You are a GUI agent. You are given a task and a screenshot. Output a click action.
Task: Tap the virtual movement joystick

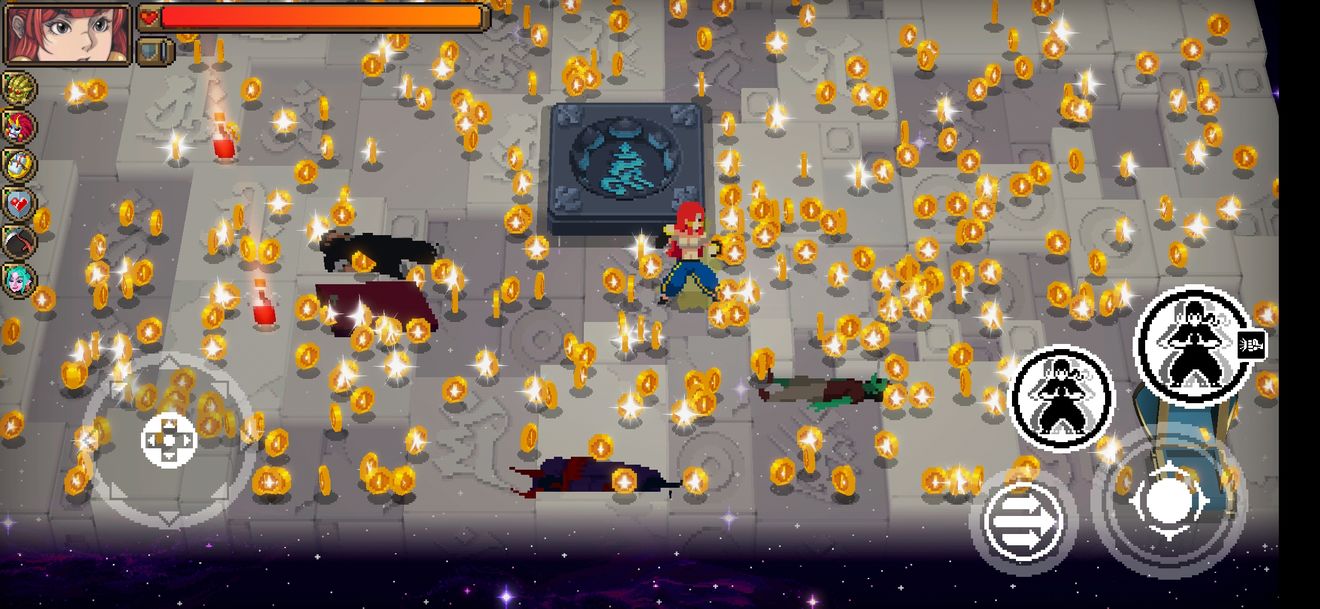[x=169, y=440]
